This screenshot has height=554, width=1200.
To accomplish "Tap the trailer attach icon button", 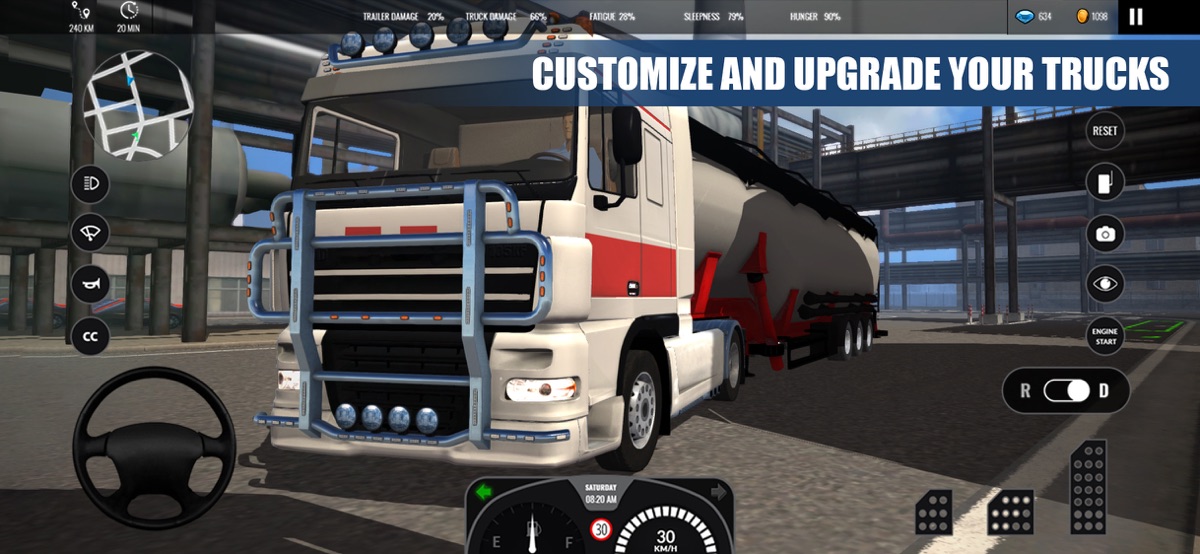I will point(1105,182).
